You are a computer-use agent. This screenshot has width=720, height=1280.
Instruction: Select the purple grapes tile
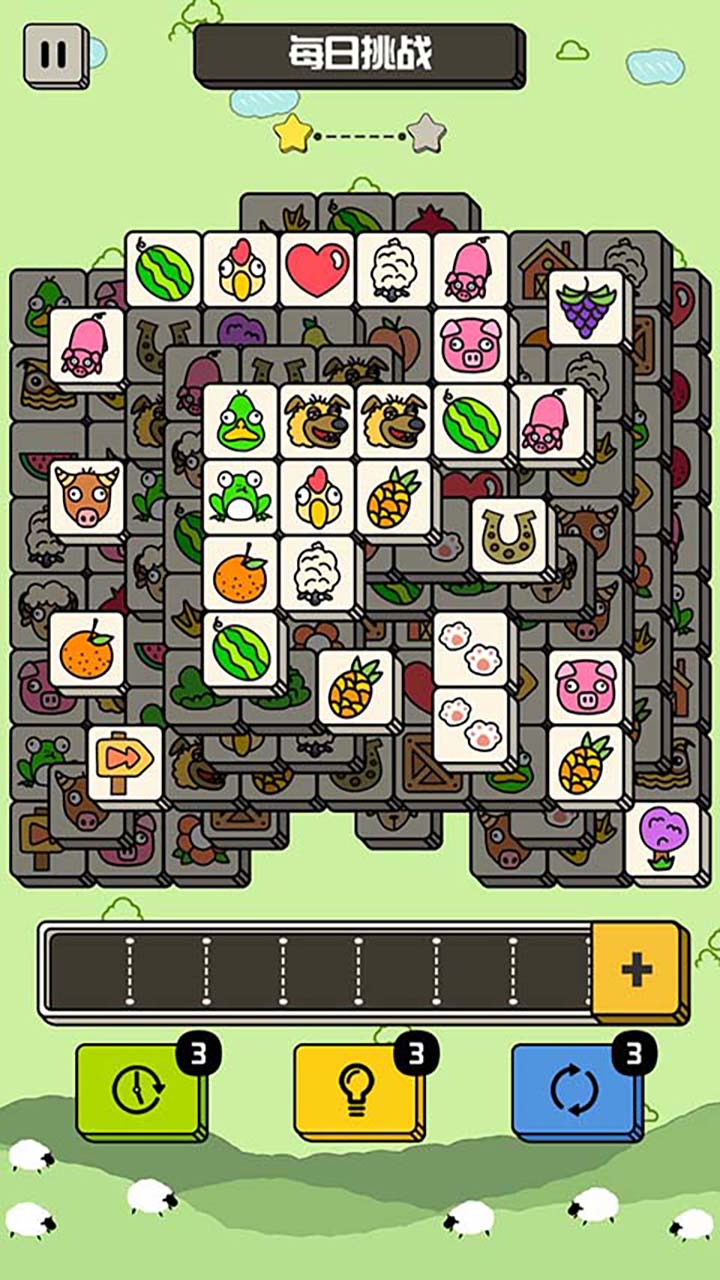point(585,307)
